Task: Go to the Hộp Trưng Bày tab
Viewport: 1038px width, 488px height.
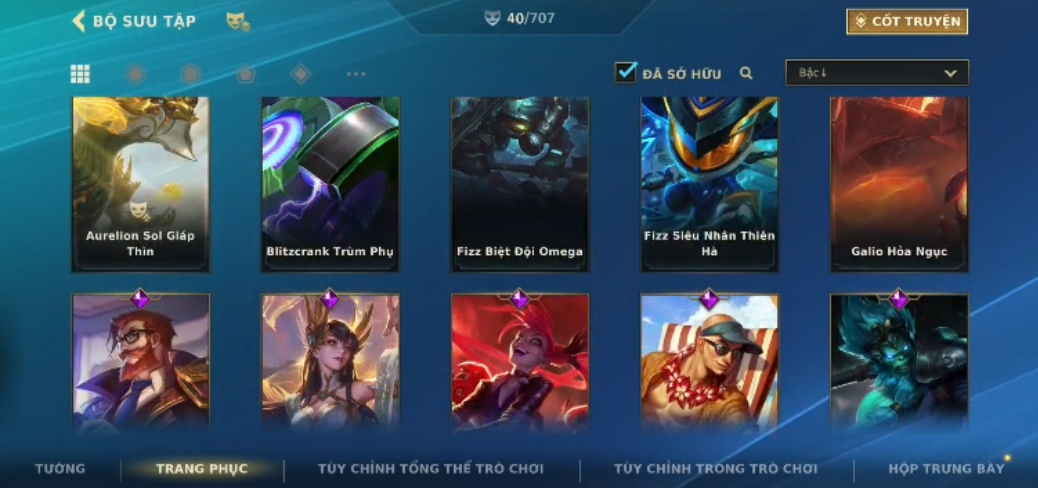Action: pos(946,468)
